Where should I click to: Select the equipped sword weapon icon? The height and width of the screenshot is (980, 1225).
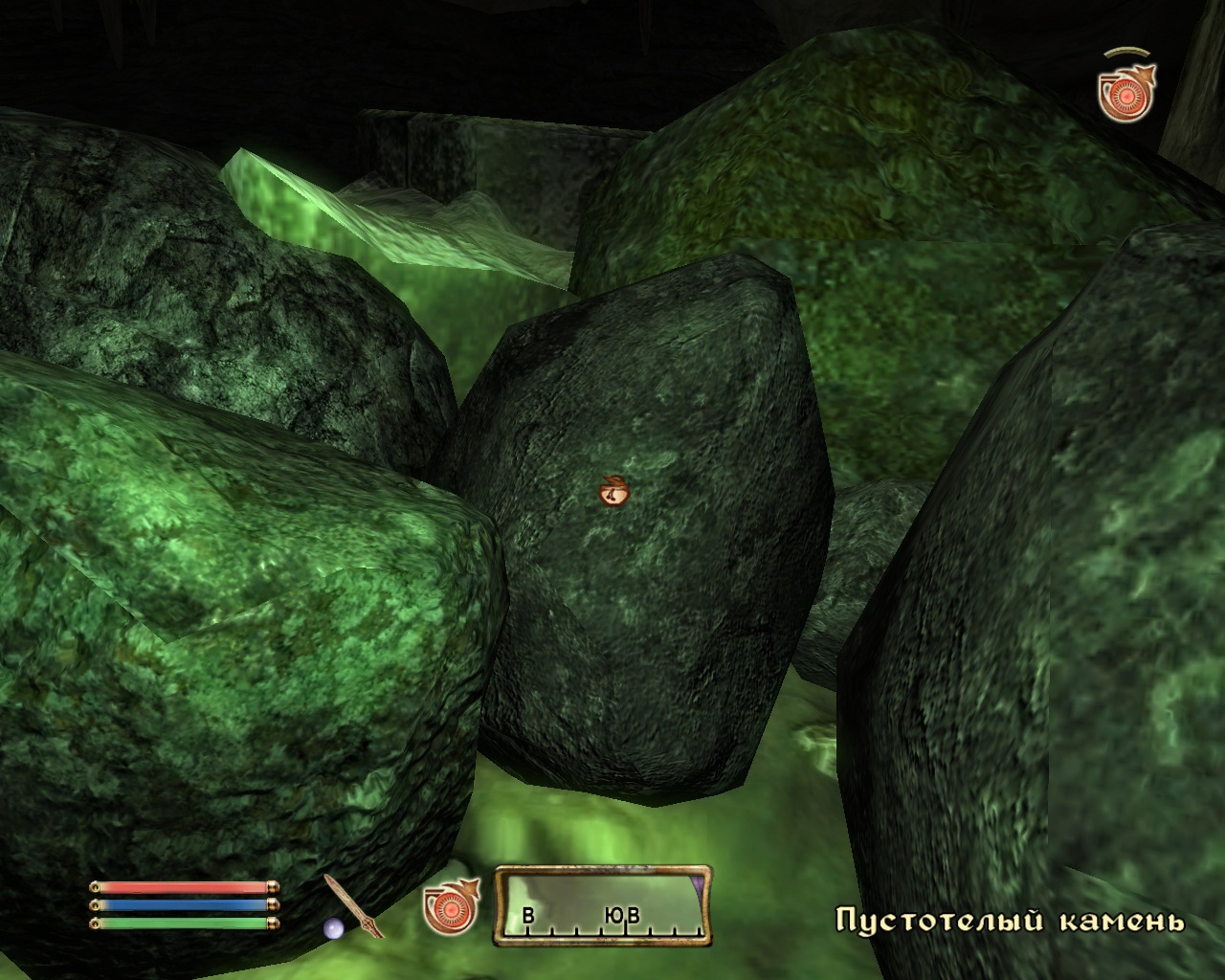pyautogui.click(x=354, y=905)
